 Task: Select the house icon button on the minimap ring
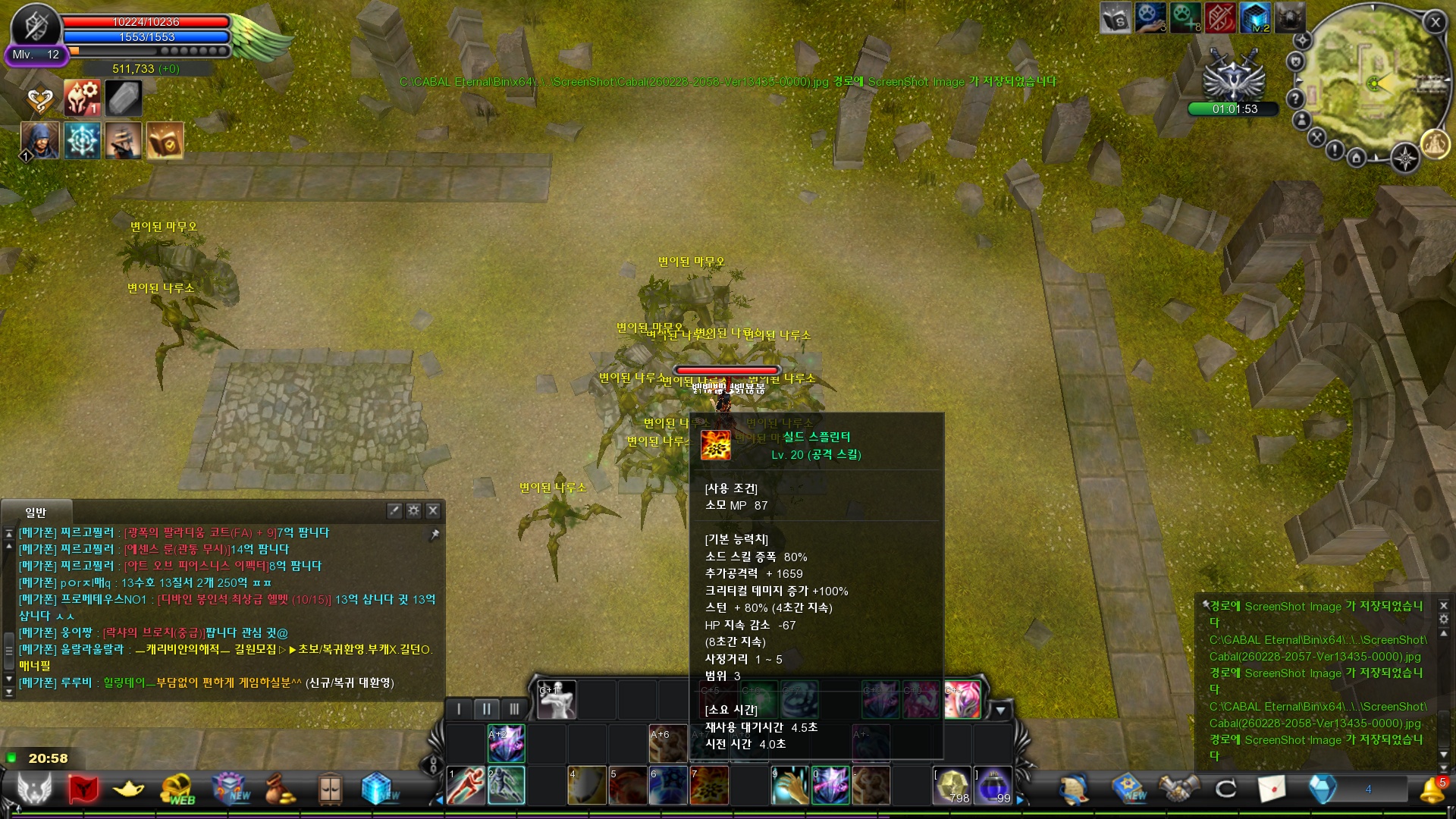click(x=1357, y=158)
